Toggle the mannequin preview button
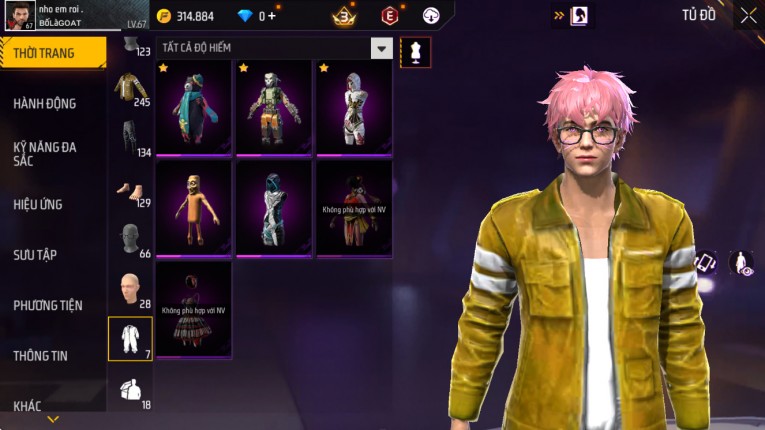This screenshot has height=430, width=765. point(415,52)
